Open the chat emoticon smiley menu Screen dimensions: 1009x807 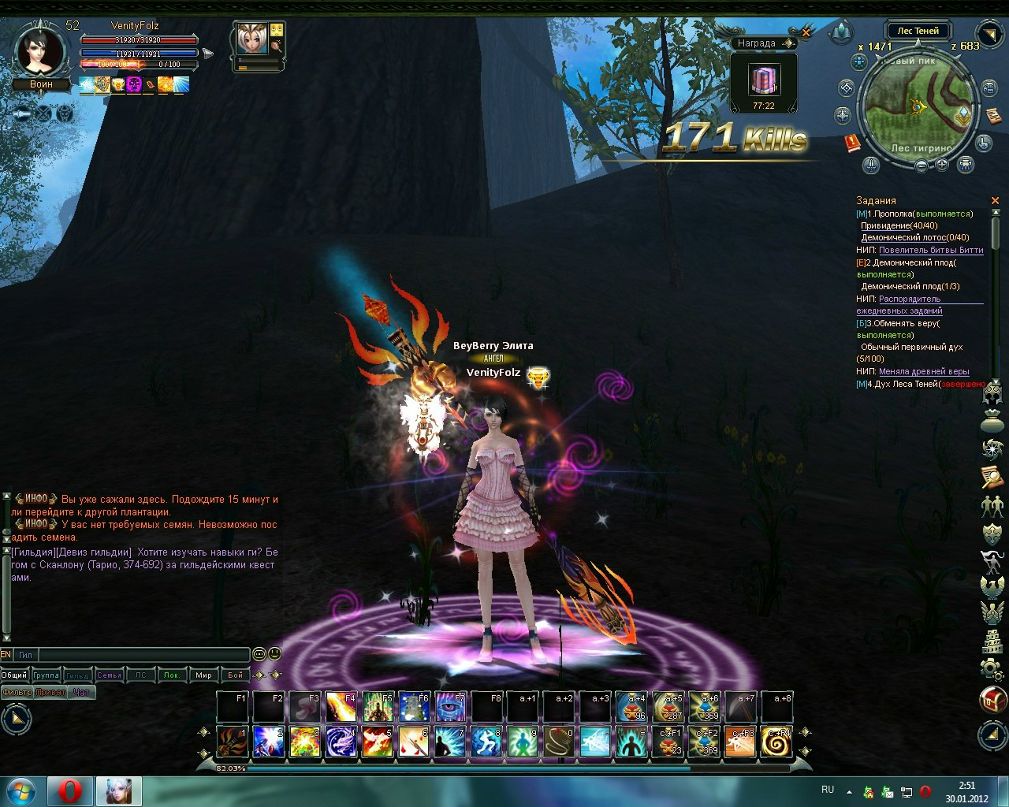click(274, 654)
